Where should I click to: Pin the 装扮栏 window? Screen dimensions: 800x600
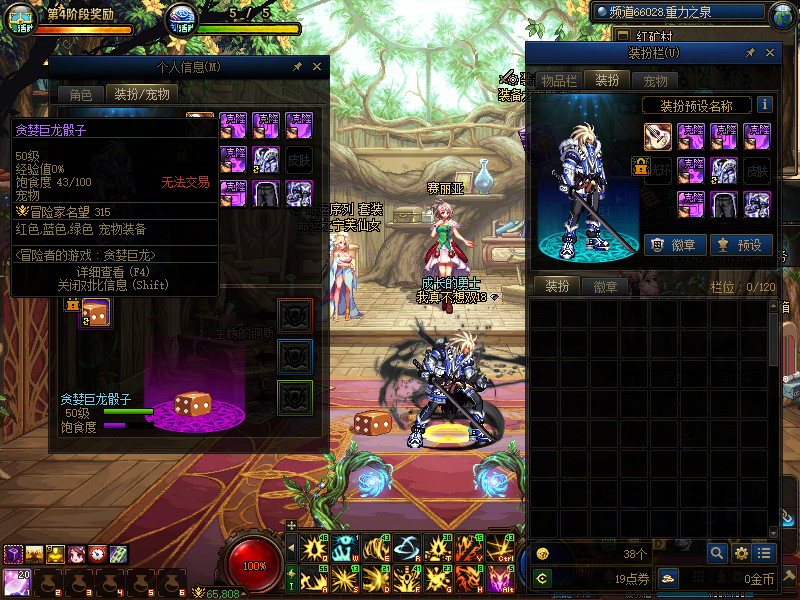(748, 53)
